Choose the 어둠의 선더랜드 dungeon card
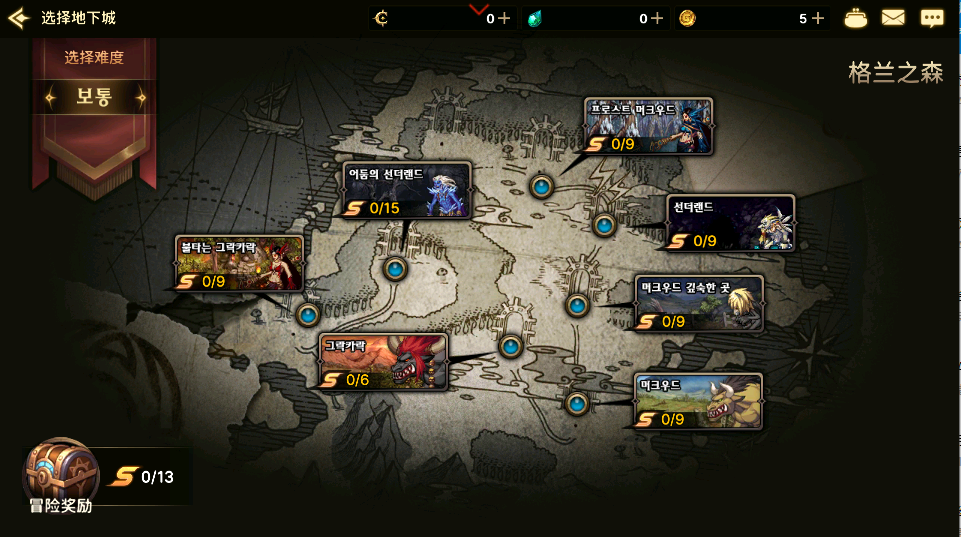Viewport: 961px width, 537px height. [407, 190]
